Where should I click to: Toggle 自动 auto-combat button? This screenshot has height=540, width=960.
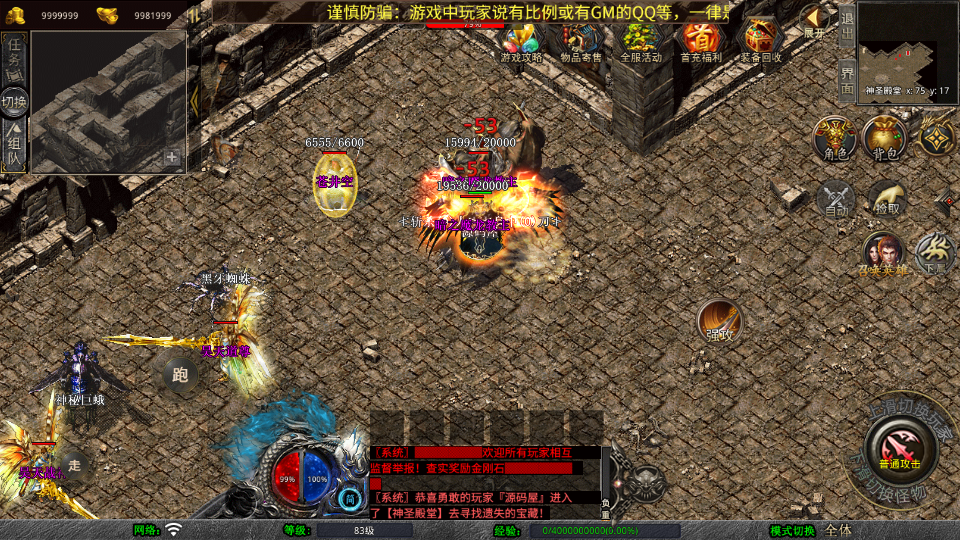pos(836,197)
